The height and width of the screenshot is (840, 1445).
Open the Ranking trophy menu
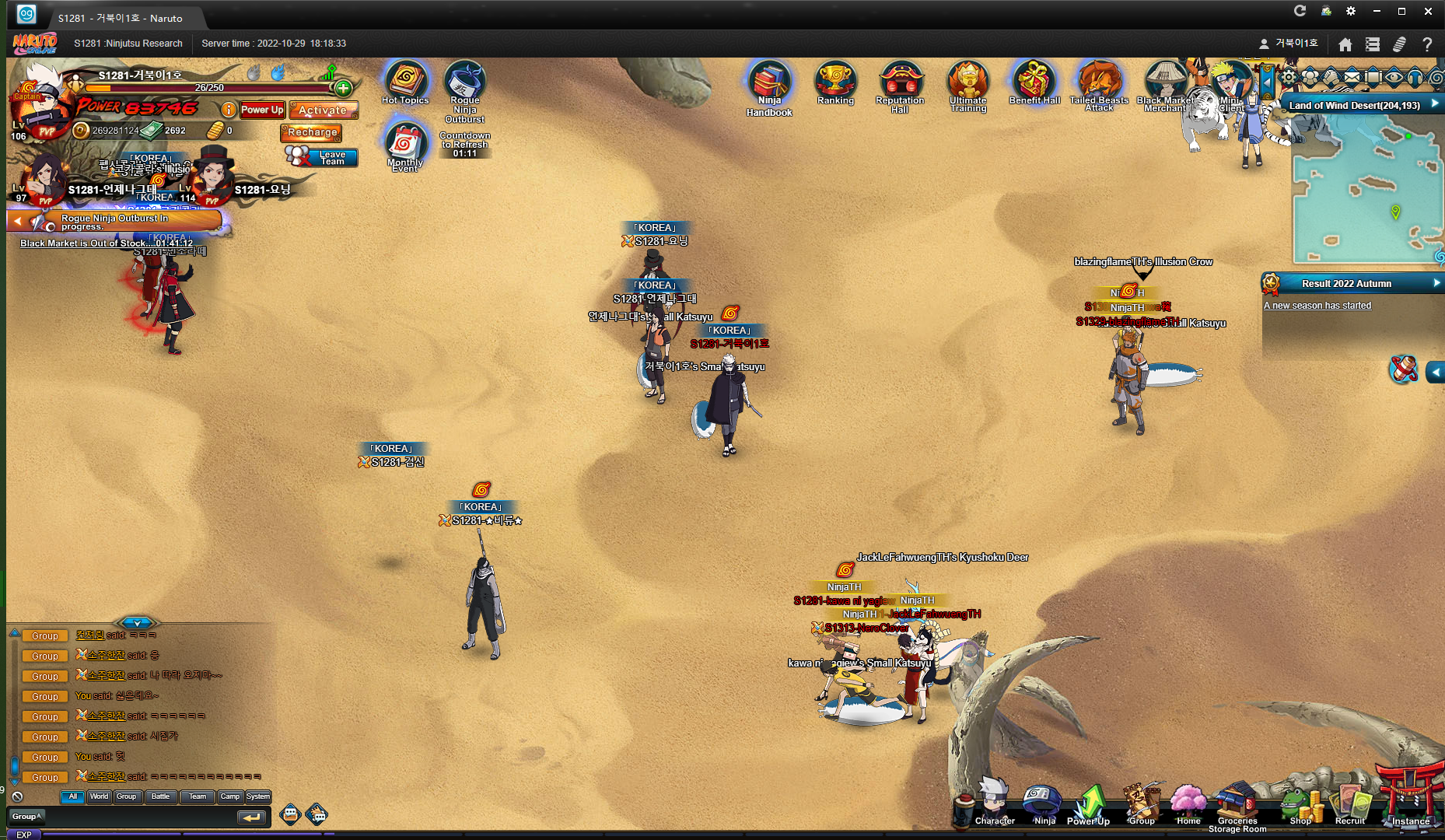[835, 82]
